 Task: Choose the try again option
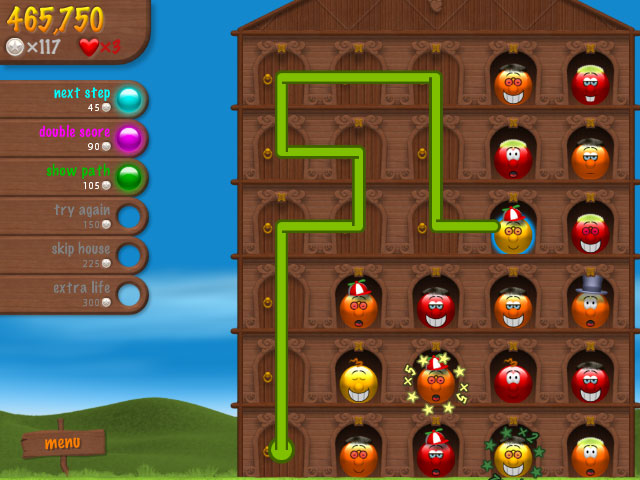128,216
